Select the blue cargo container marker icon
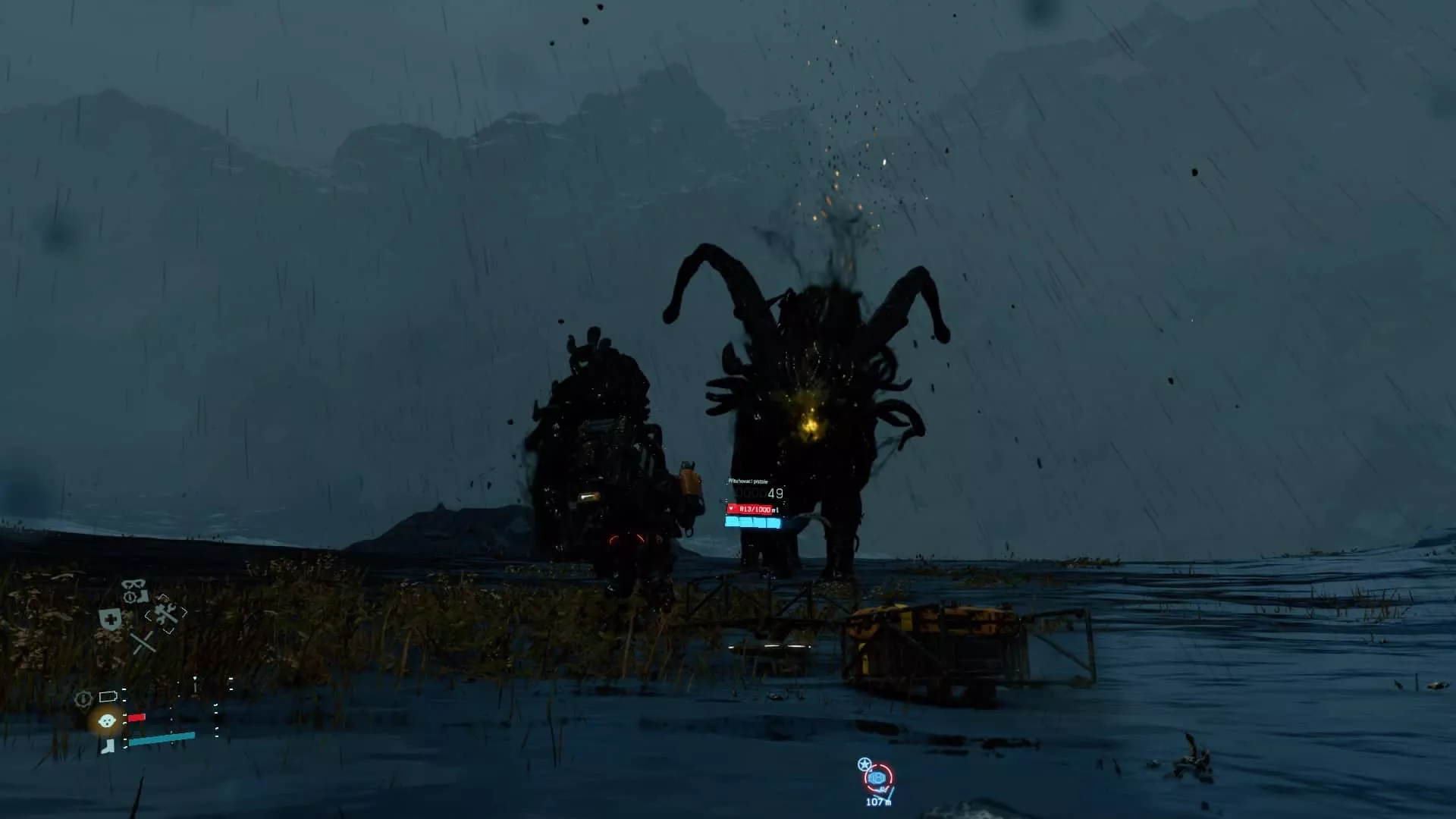The image size is (1456, 819). click(x=877, y=778)
